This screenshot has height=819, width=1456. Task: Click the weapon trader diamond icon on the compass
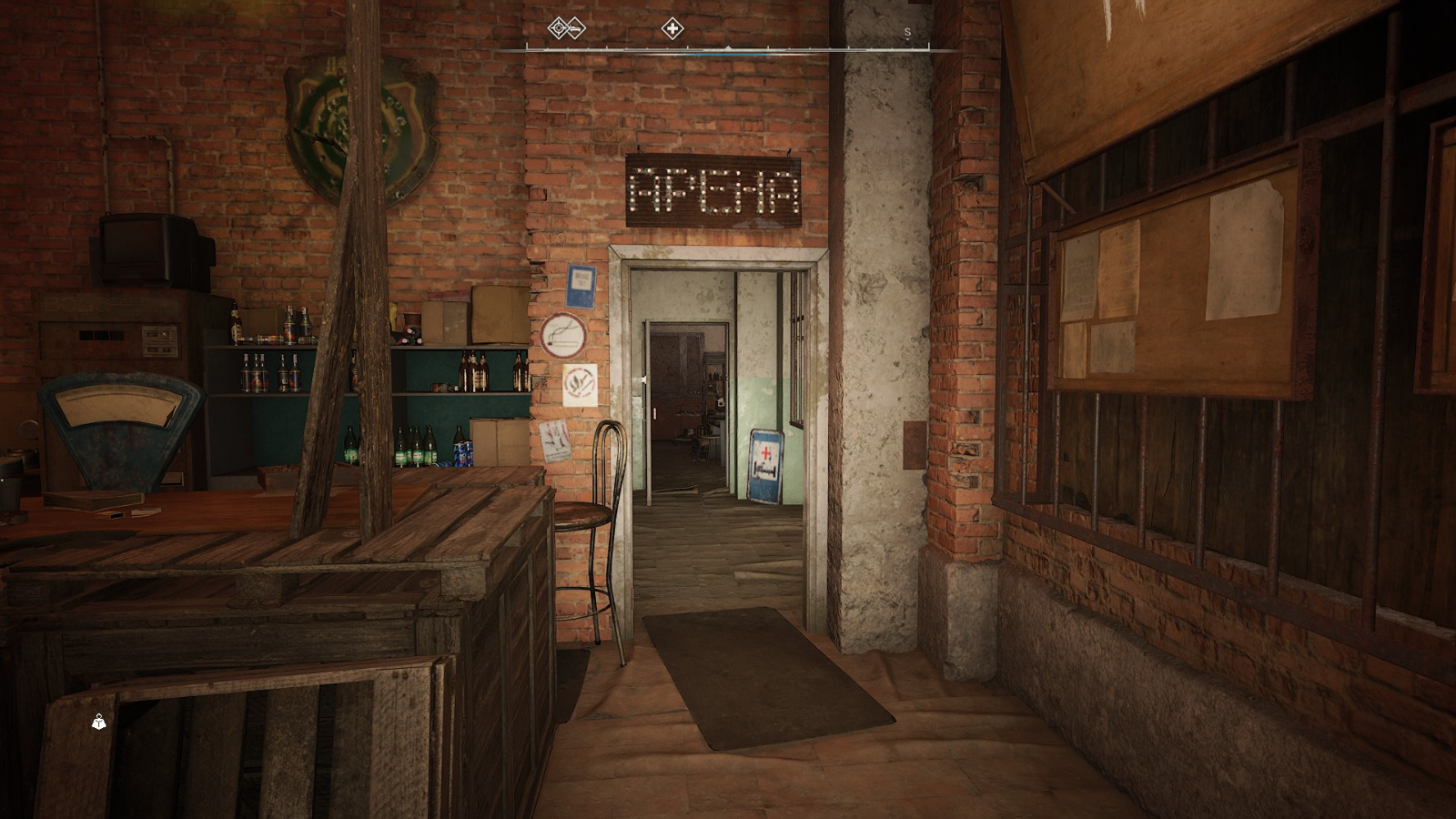[575, 28]
